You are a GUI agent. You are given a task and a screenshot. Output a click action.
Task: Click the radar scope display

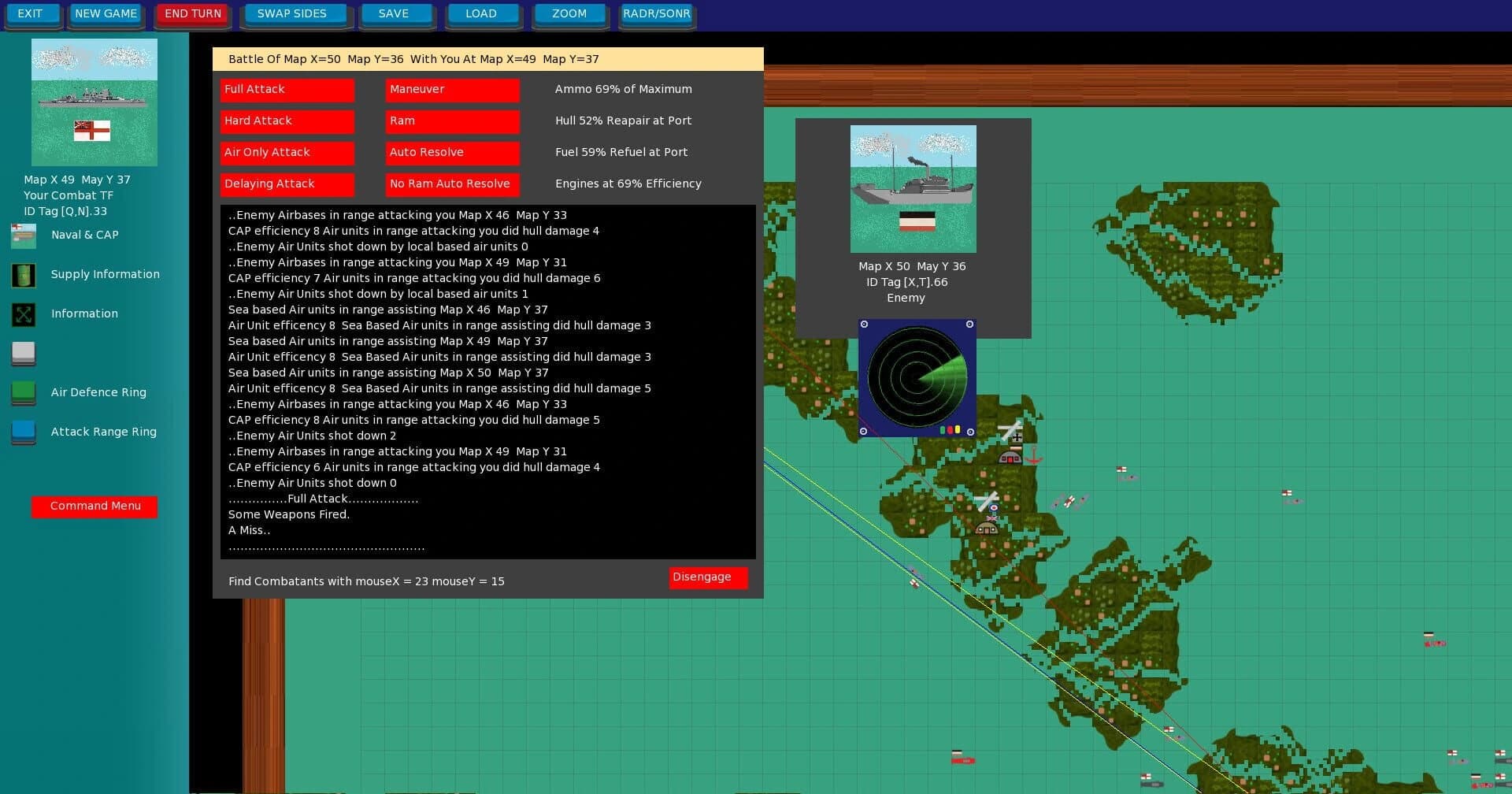[x=917, y=377]
